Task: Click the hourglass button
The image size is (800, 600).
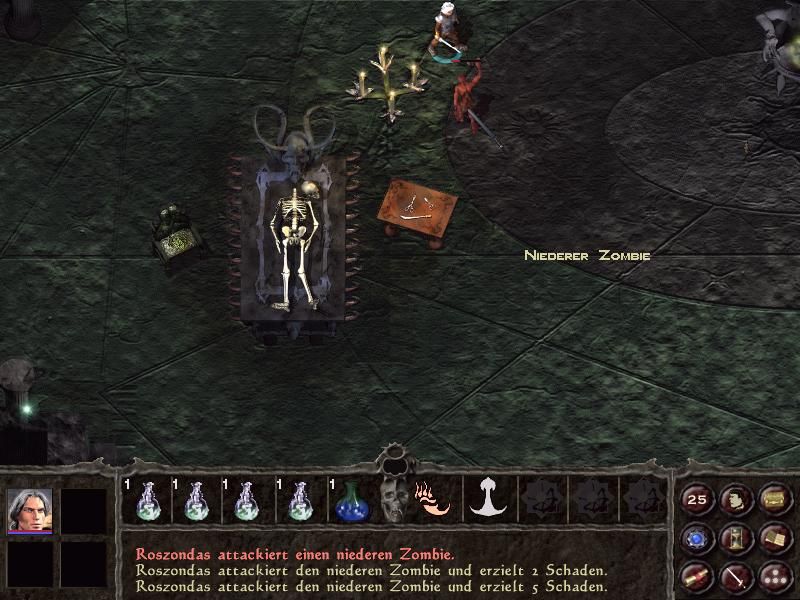Action: click(x=735, y=538)
